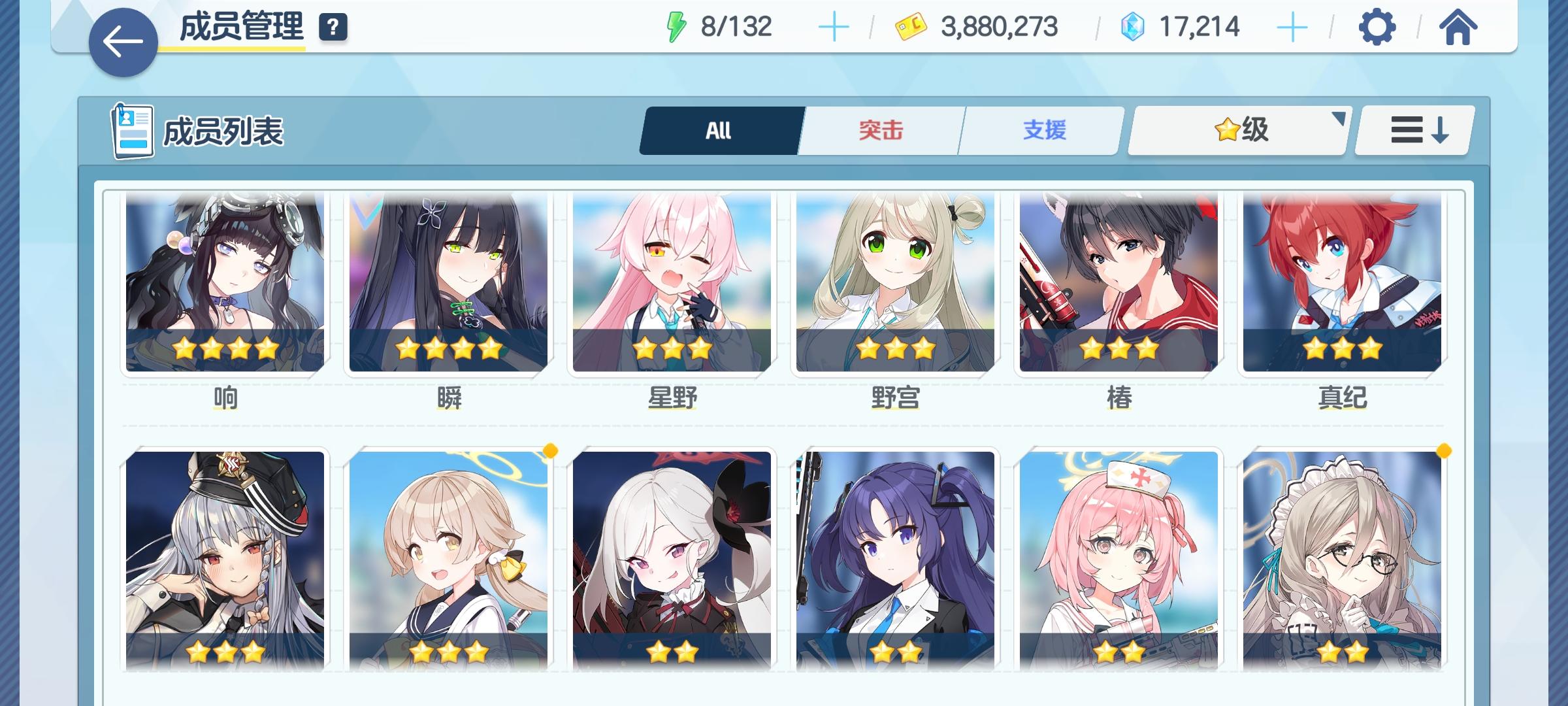
Task: Open the ⭐级 star rank filter dropdown
Action: (x=1237, y=129)
